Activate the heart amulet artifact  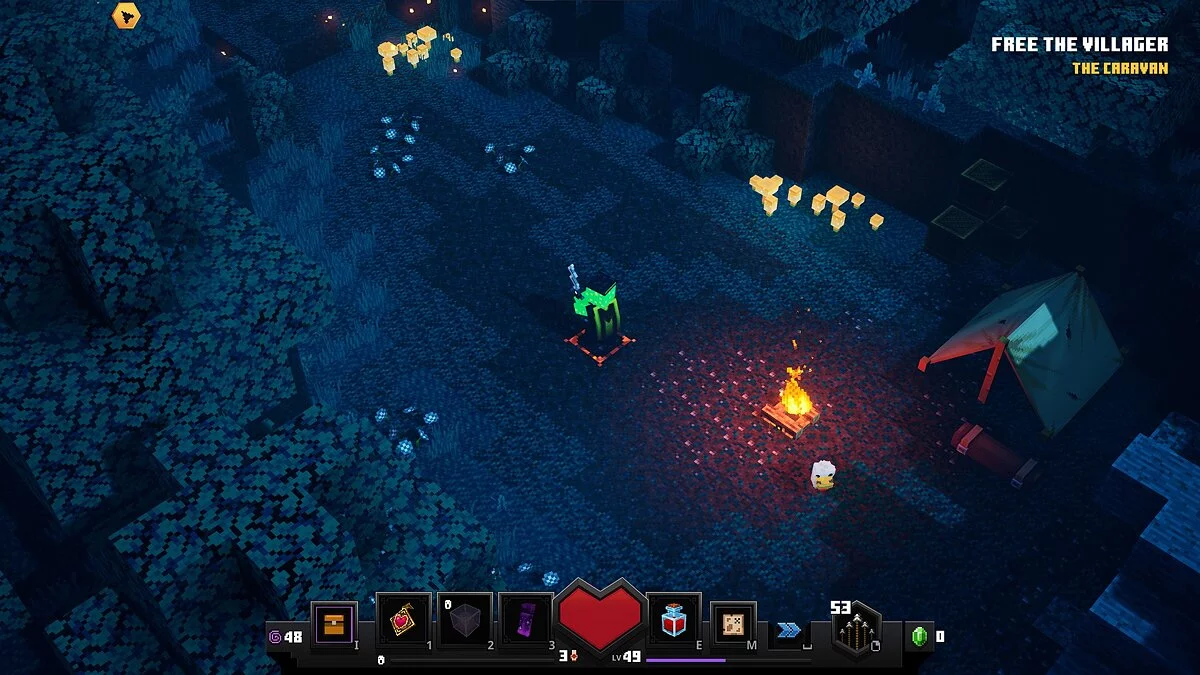coord(403,621)
